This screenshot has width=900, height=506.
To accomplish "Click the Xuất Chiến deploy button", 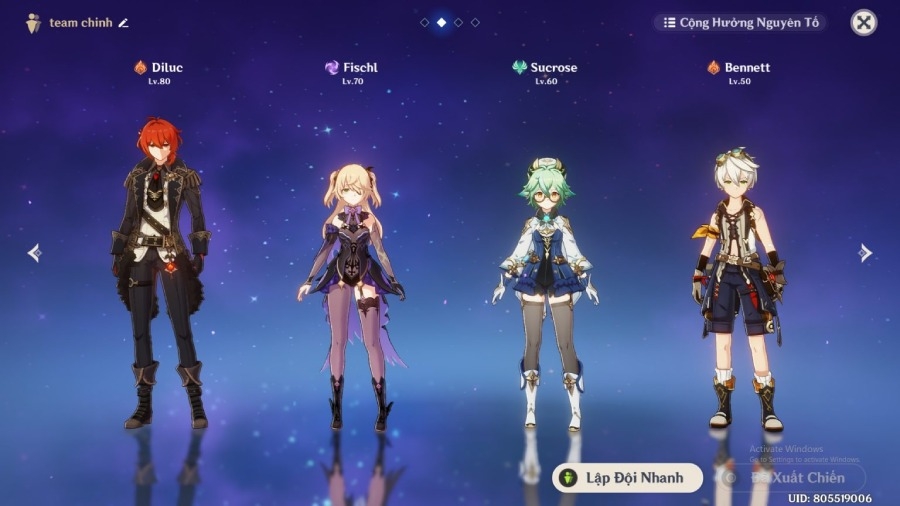I will tap(790, 478).
